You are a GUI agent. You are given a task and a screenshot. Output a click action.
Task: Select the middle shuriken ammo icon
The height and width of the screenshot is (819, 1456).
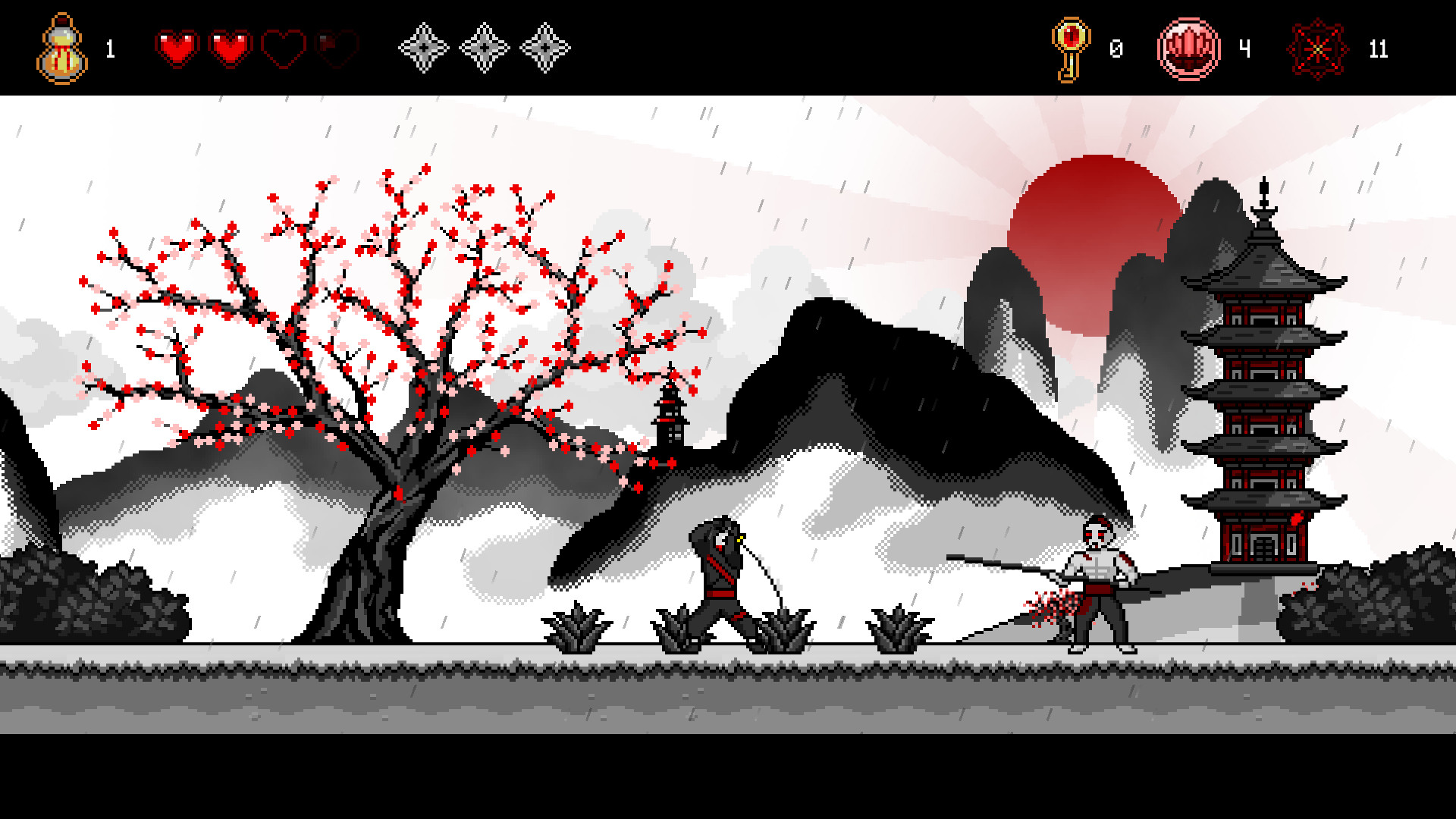[485, 49]
